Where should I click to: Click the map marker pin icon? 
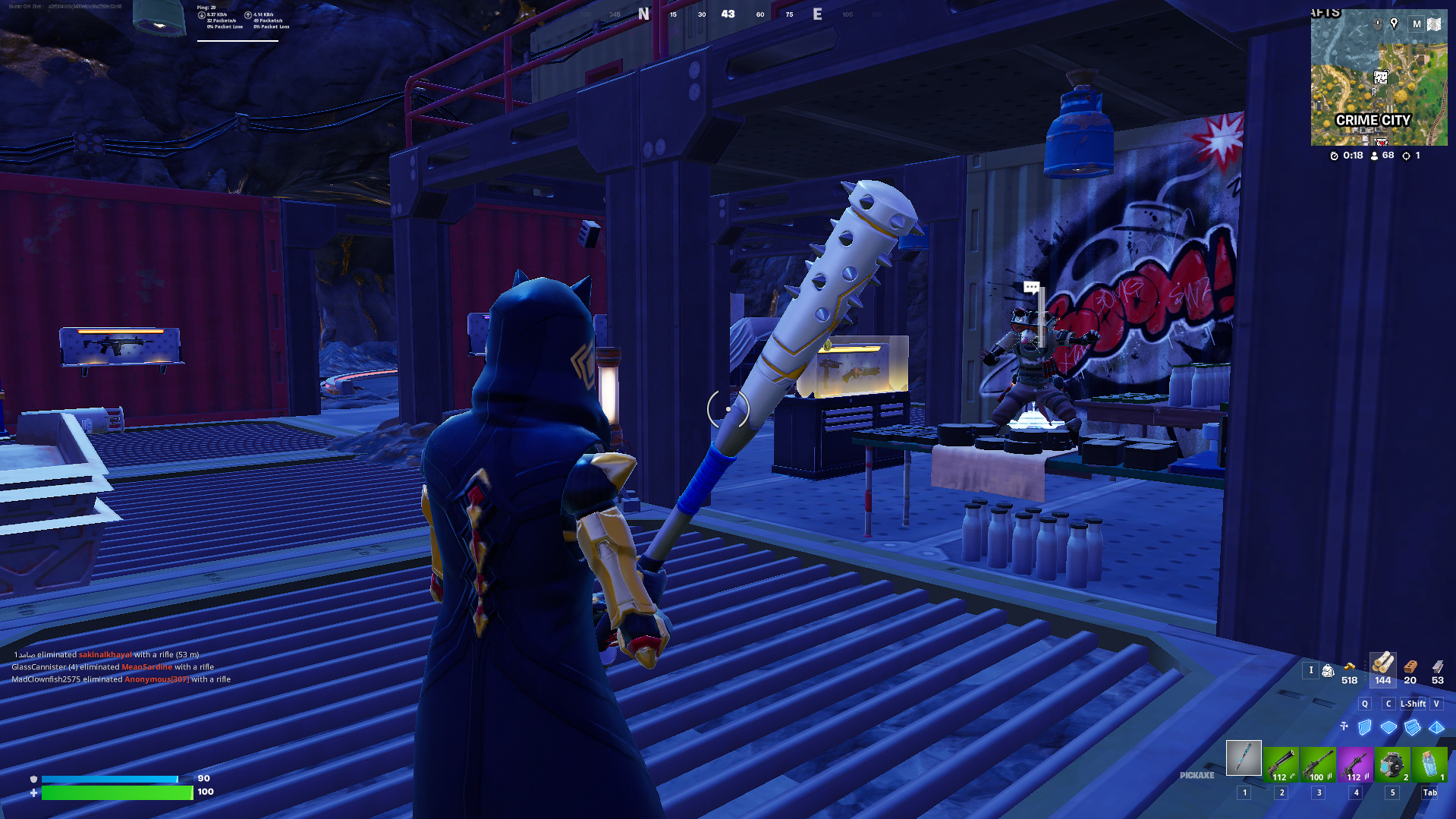click(x=1394, y=24)
